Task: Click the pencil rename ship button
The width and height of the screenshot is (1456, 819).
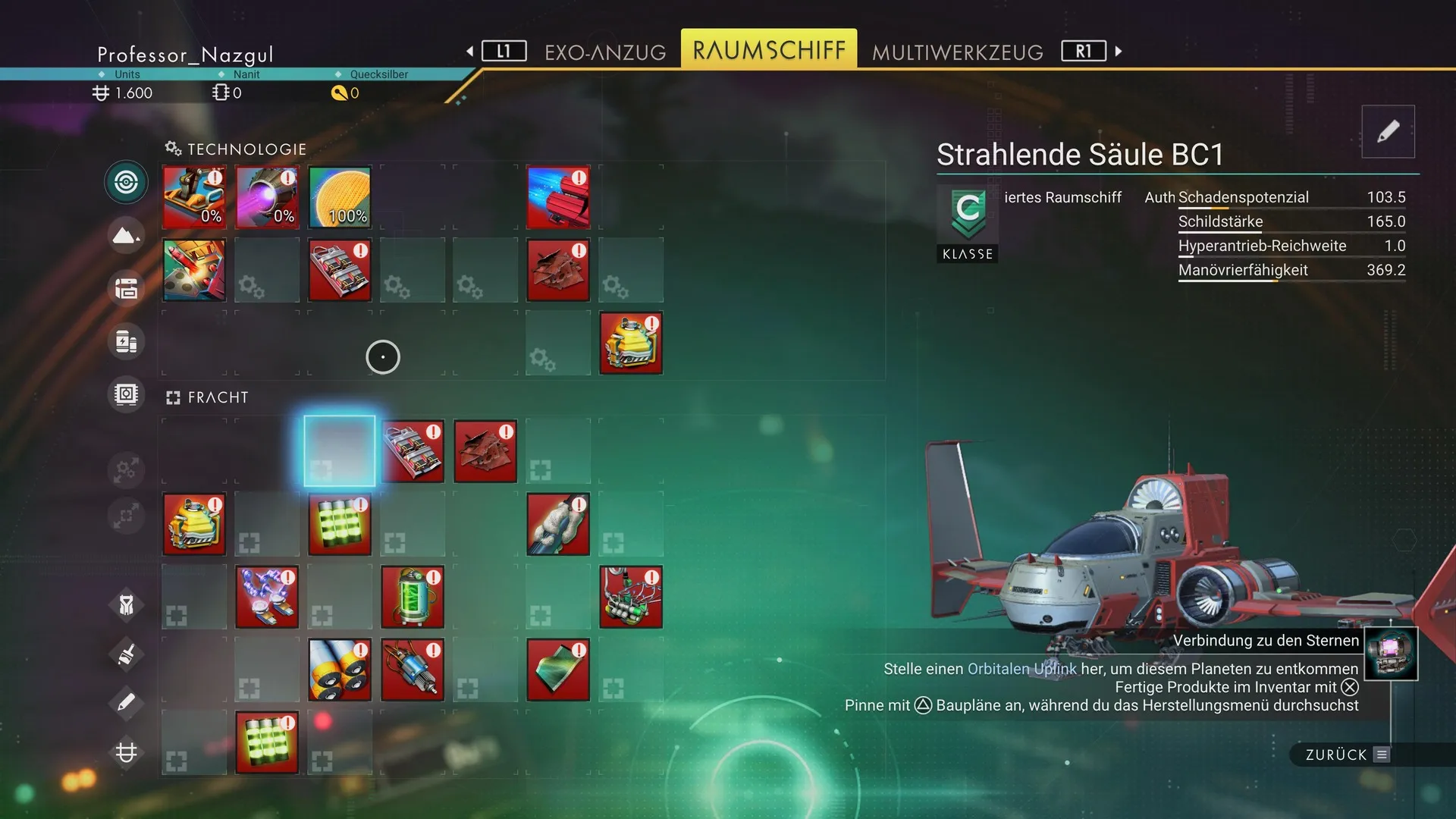Action: [x=1388, y=131]
